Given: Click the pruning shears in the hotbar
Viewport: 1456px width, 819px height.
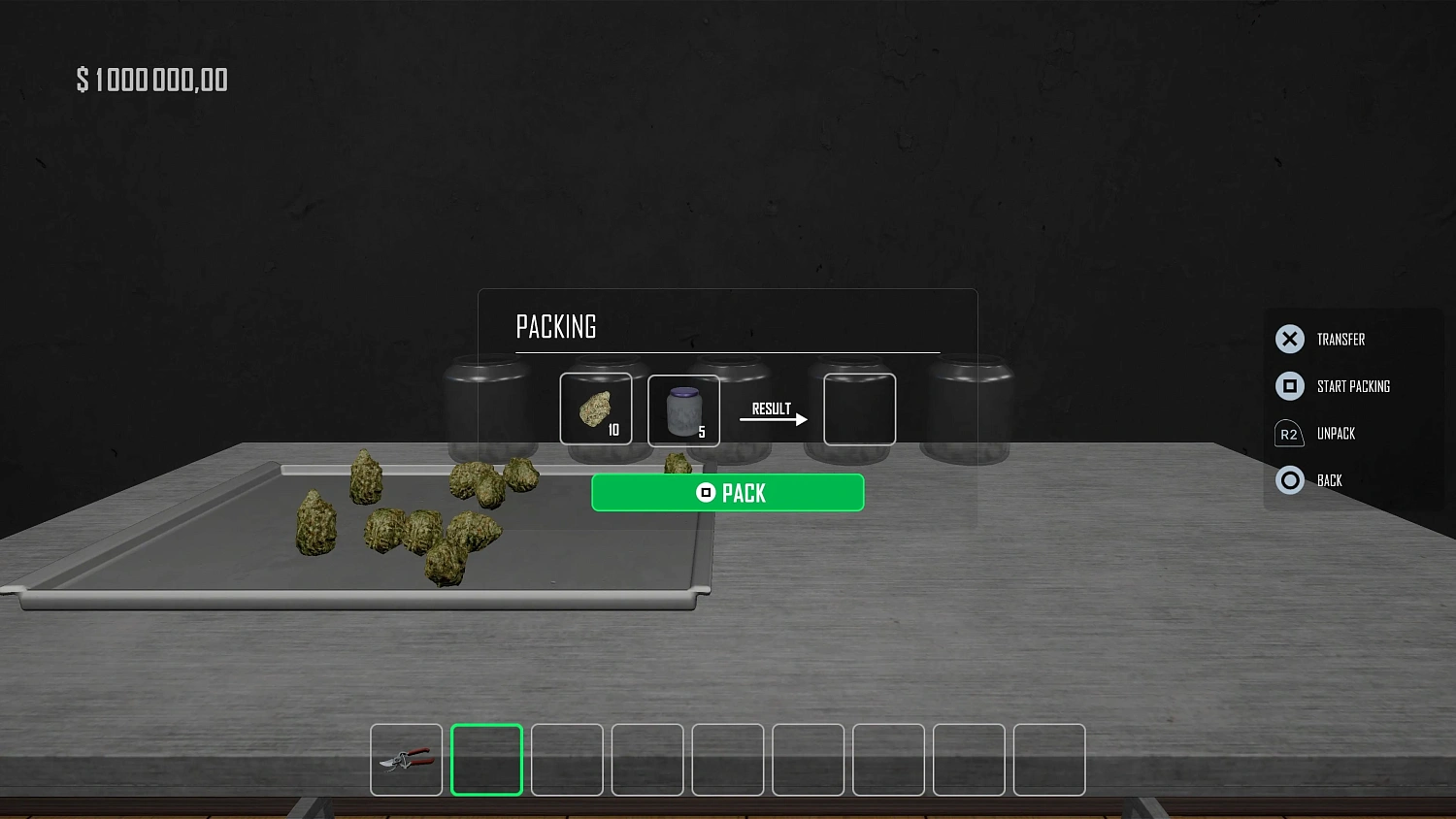Looking at the screenshot, I should click(406, 760).
